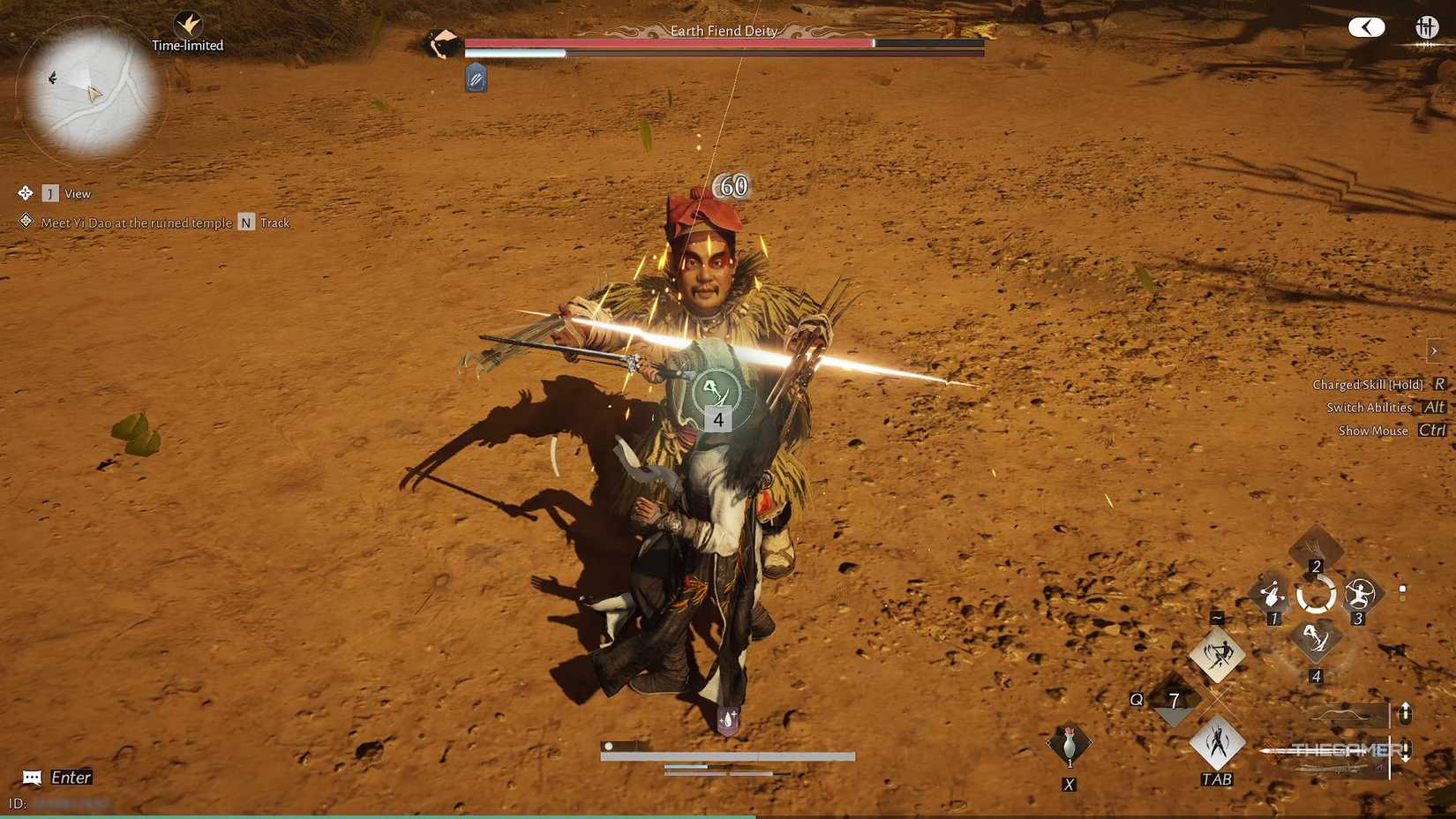
Task: Open chat via the speech bubble icon
Action: point(33,778)
